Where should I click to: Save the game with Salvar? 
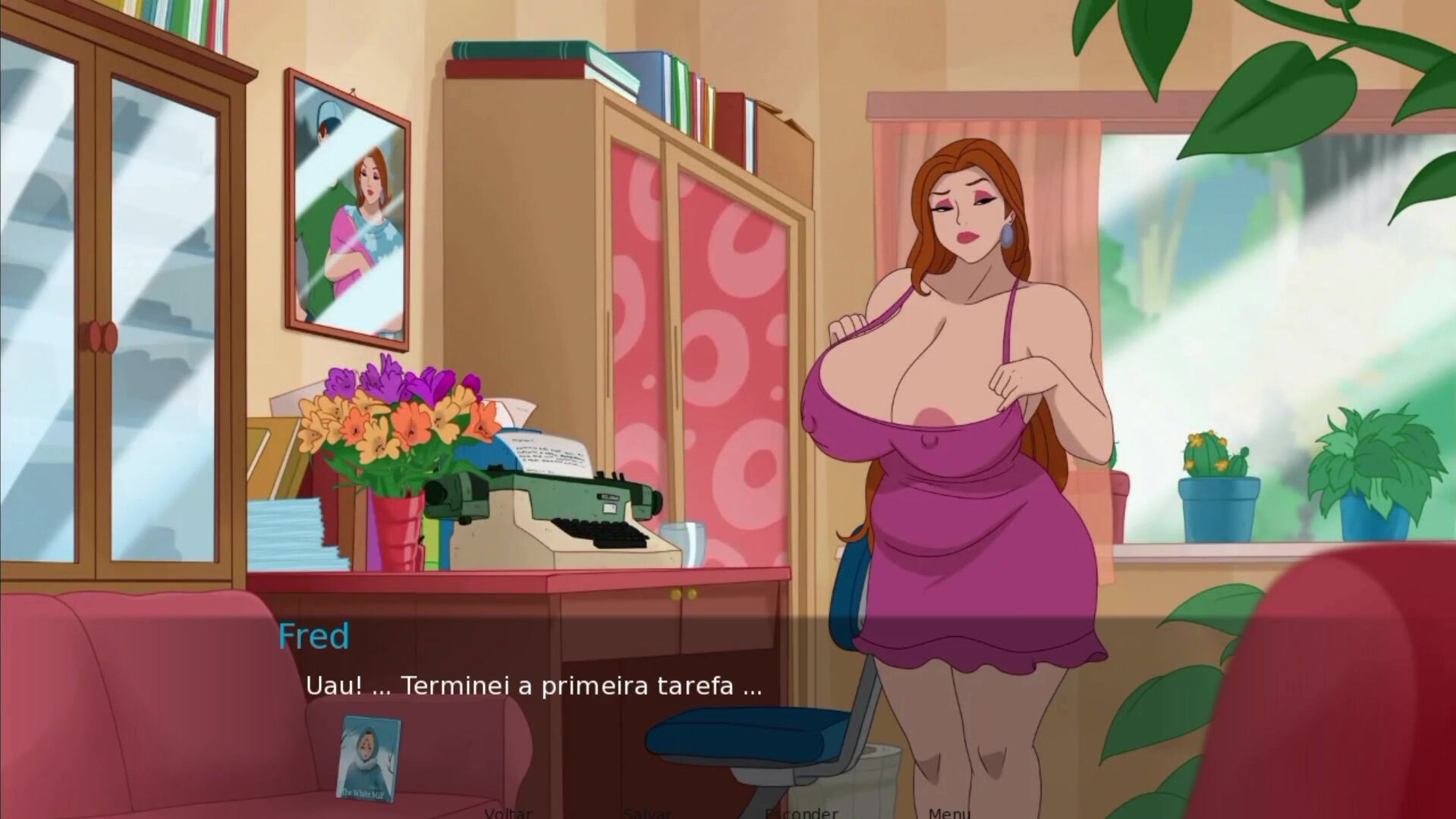click(646, 812)
